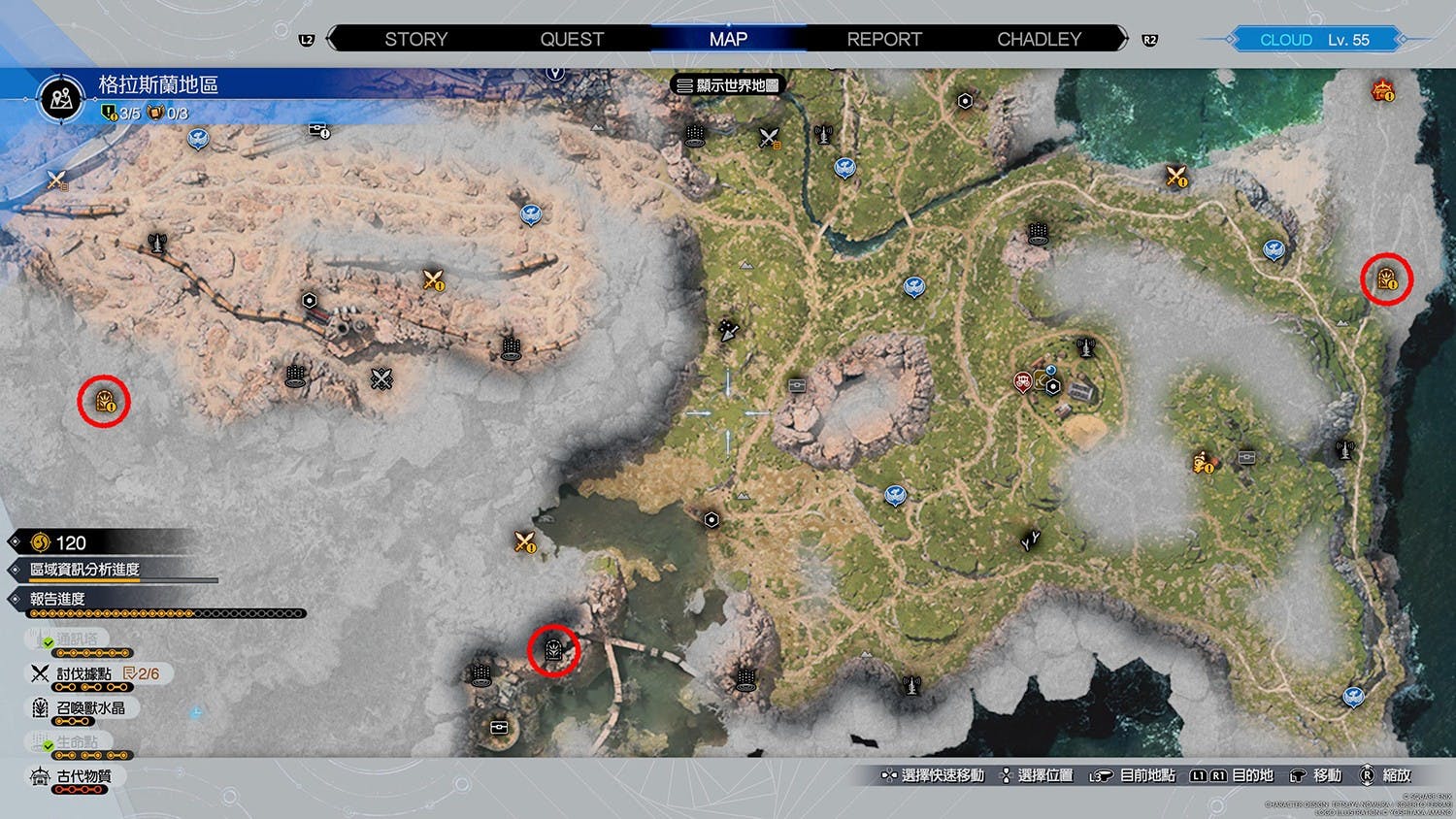1456x819 pixels.
Task: Select the 通訊塔 legend entry
Action: pos(76,639)
